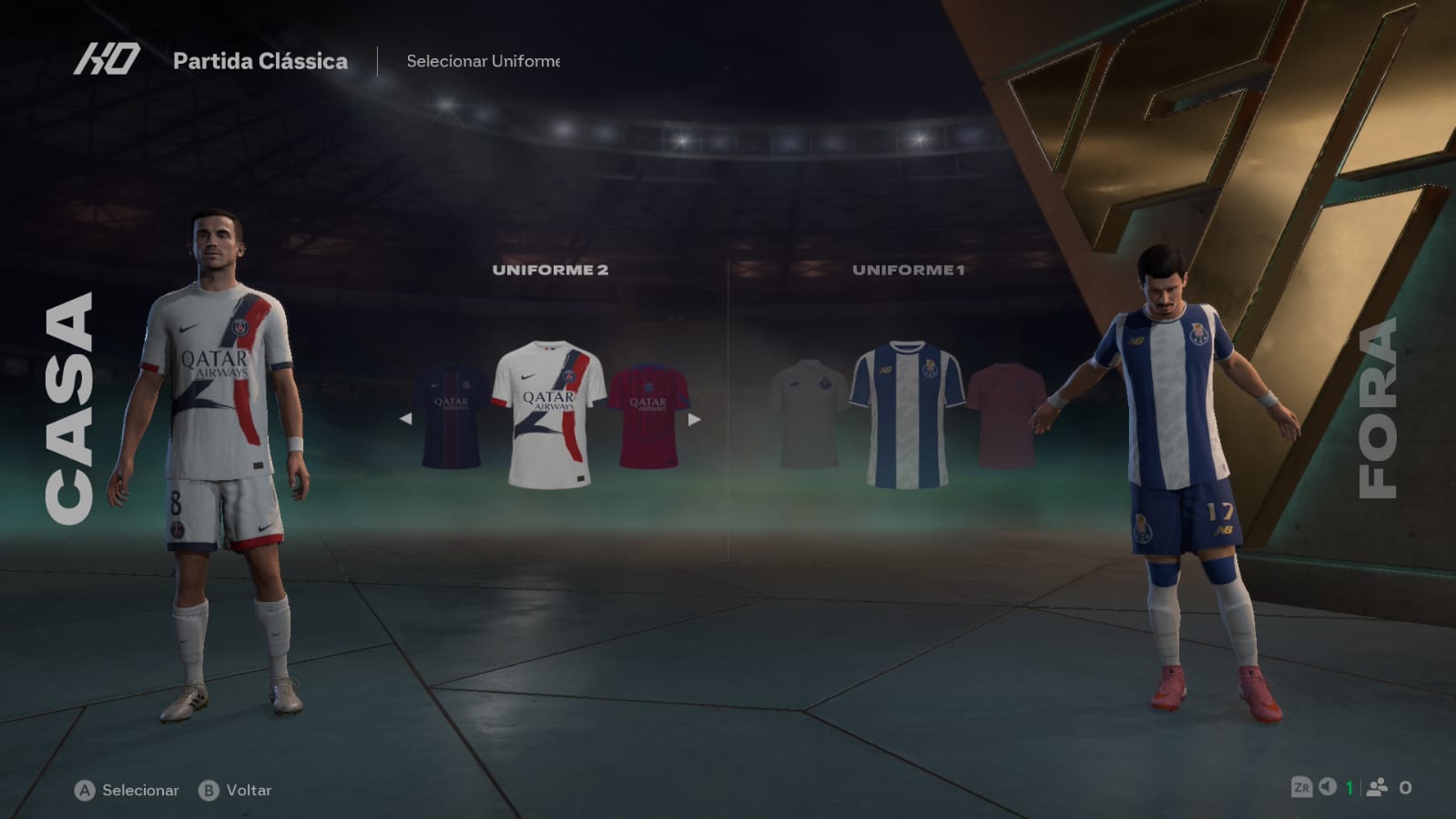Image resolution: width=1456 pixels, height=819 pixels.
Task: Choose the grey Porto kit
Action: tap(807, 415)
